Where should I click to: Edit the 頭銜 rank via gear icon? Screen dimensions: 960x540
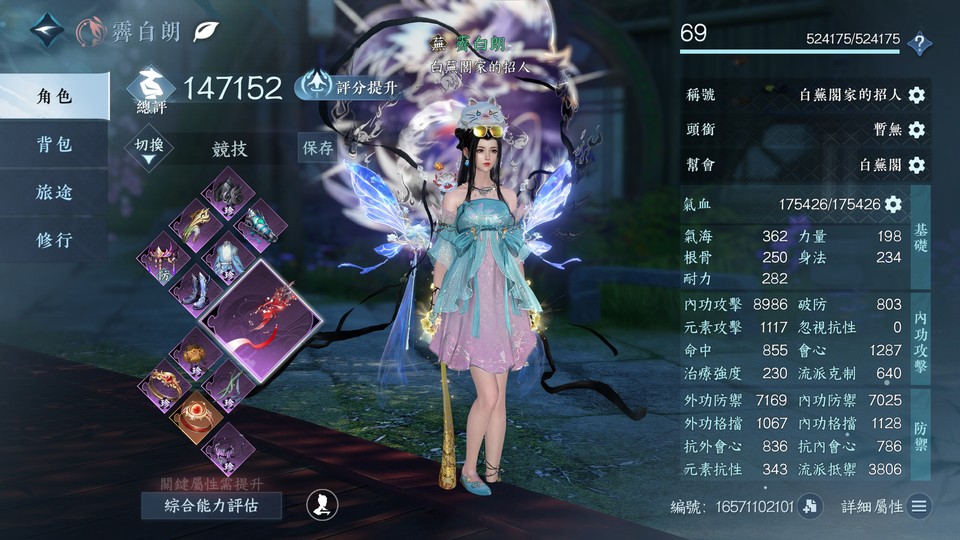click(x=916, y=130)
